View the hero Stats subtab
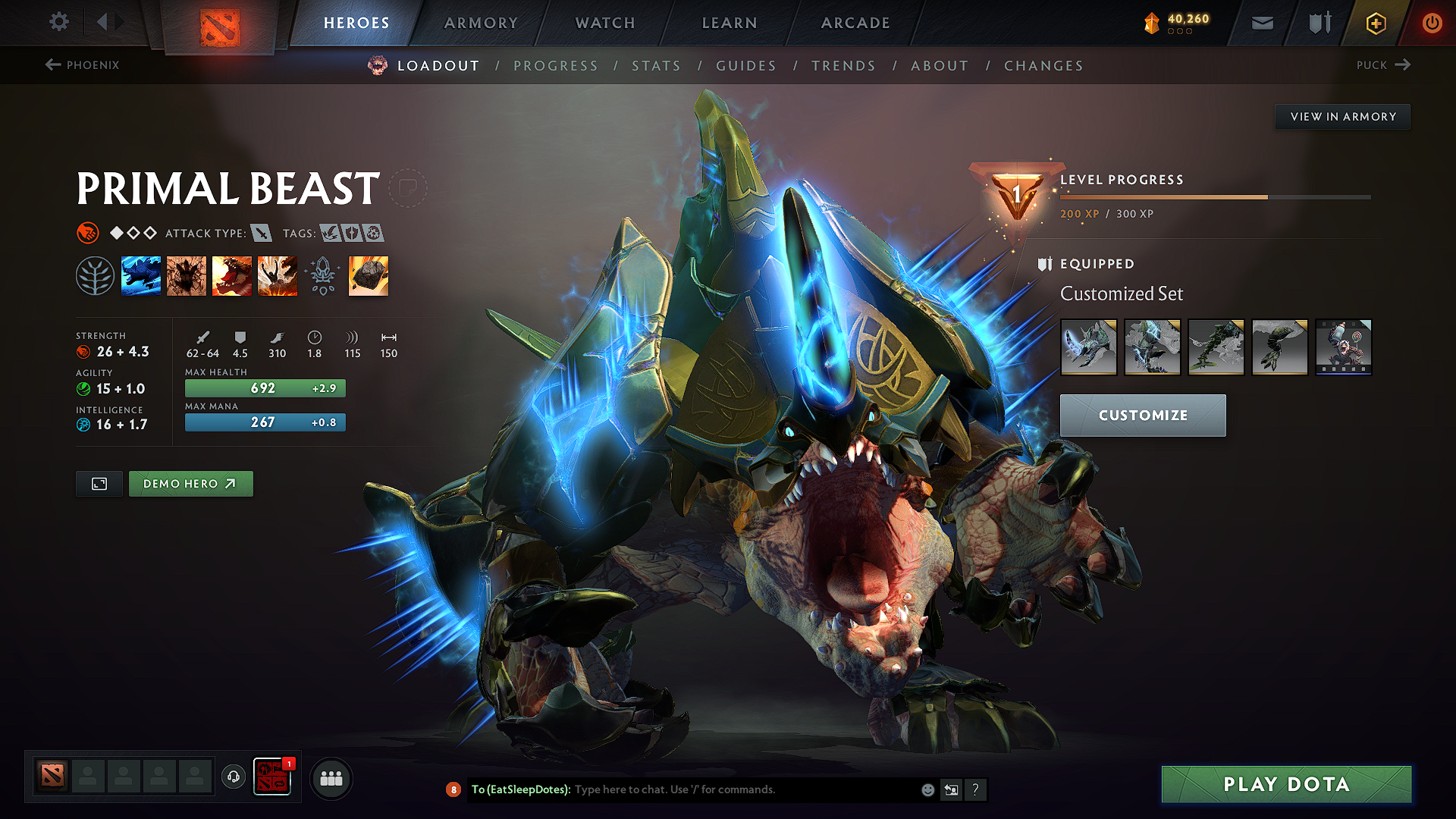The width and height of the screenshot is (1456, 819). (656, 66)
